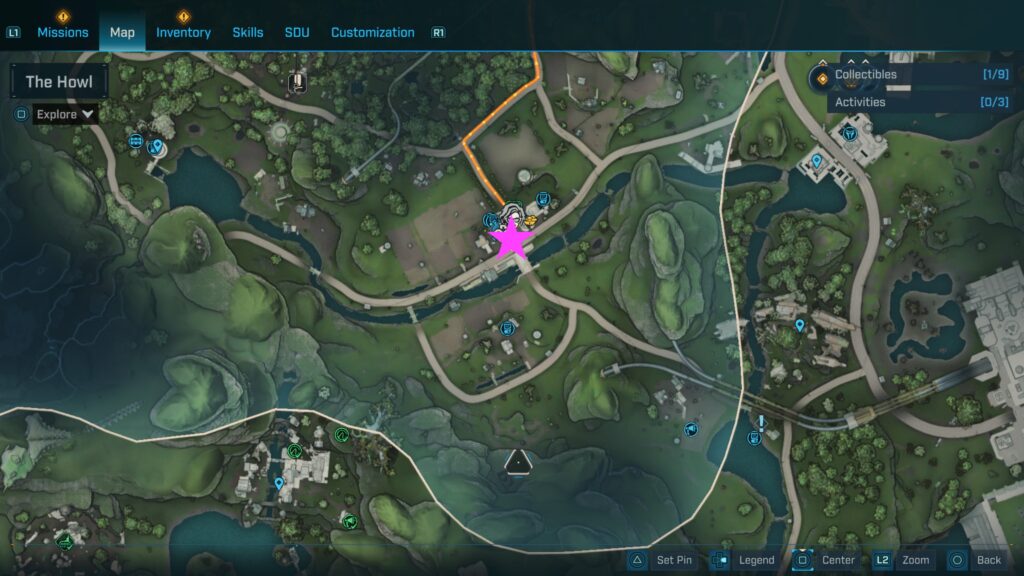The height and width of the screenshot is (576, 1024).
Task: Select the white triangle map marker
Action: tap(517, 460)
